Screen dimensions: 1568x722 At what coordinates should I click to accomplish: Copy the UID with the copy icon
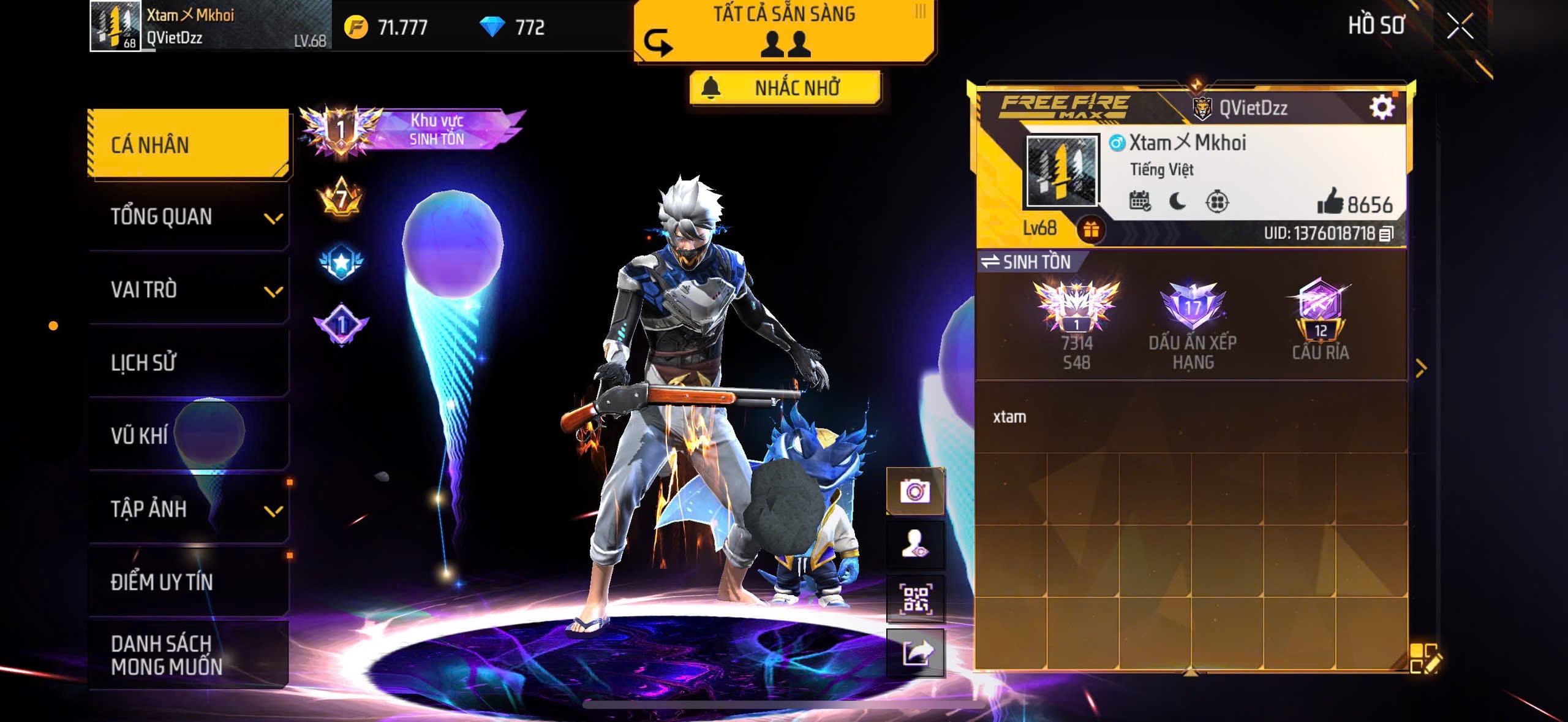(x=1386, y=234)
